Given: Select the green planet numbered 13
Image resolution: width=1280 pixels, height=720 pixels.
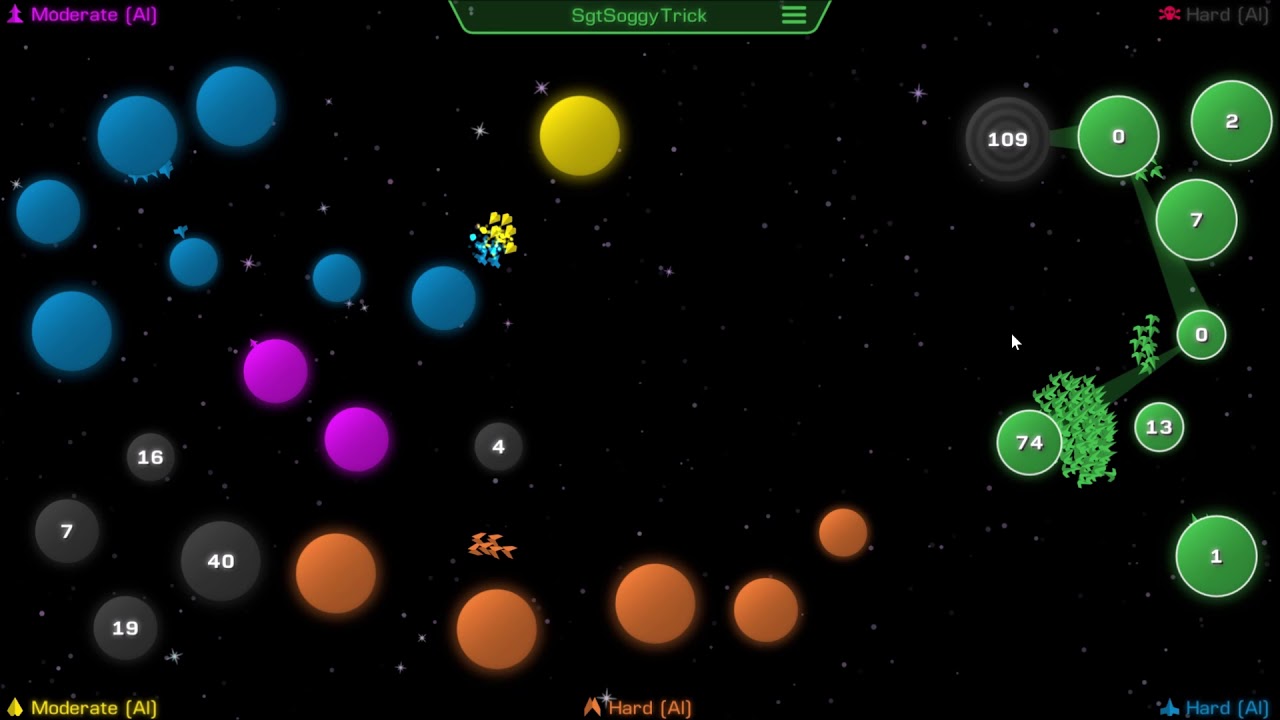Looking at the screenshot, I should pos(1159,428).
